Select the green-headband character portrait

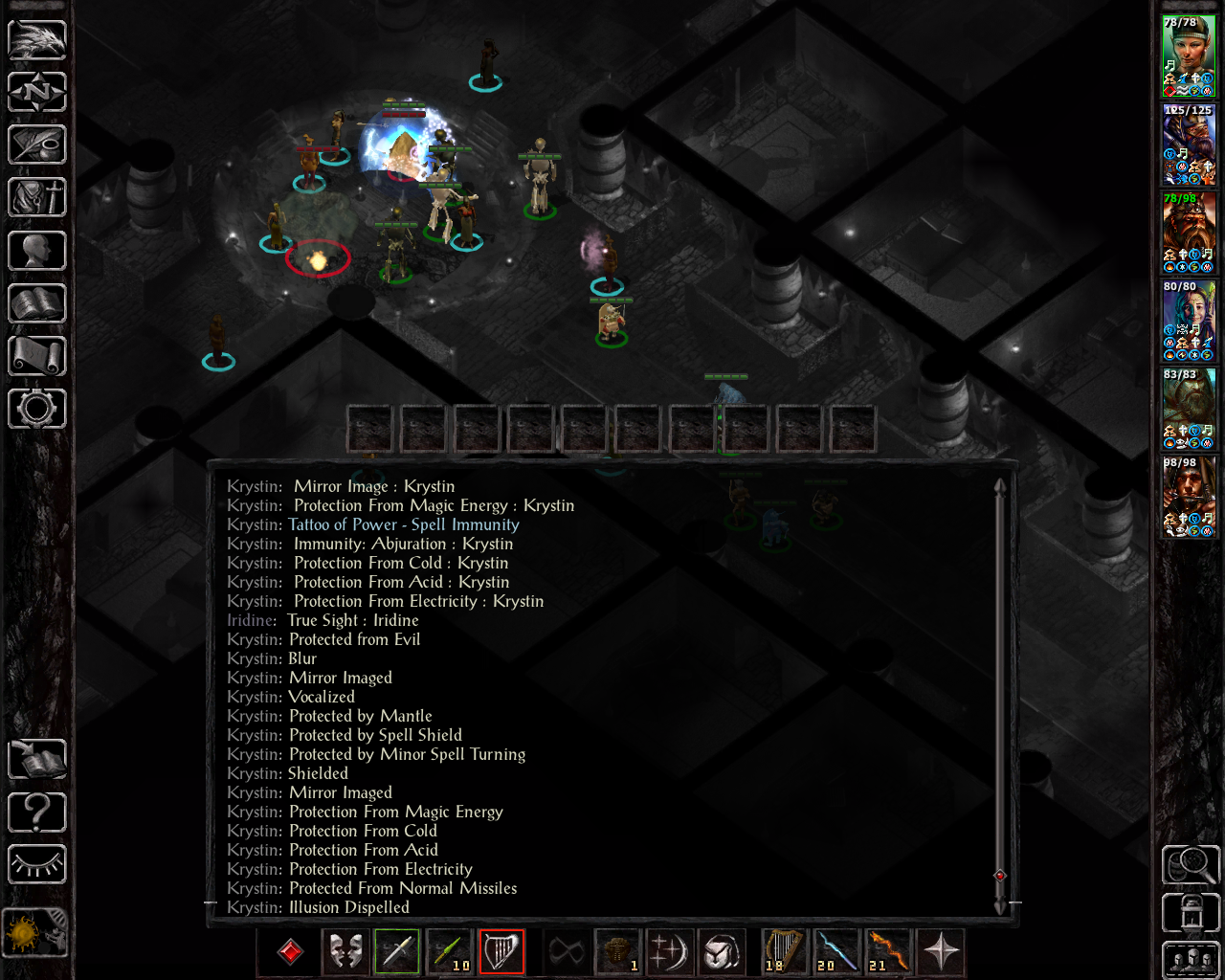[x=1189, y=56]
